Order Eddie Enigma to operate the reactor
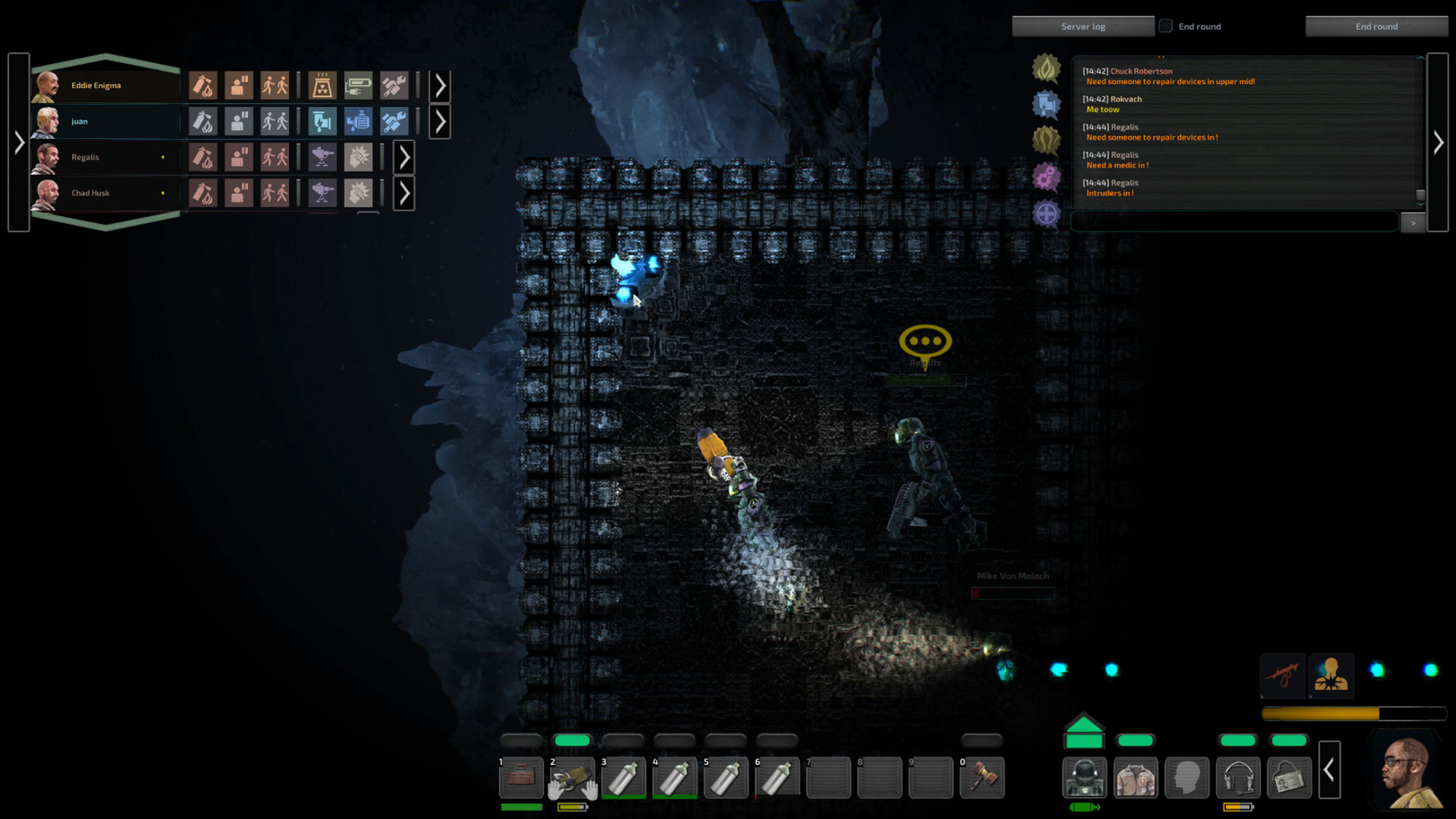 [x=321, y=85]
